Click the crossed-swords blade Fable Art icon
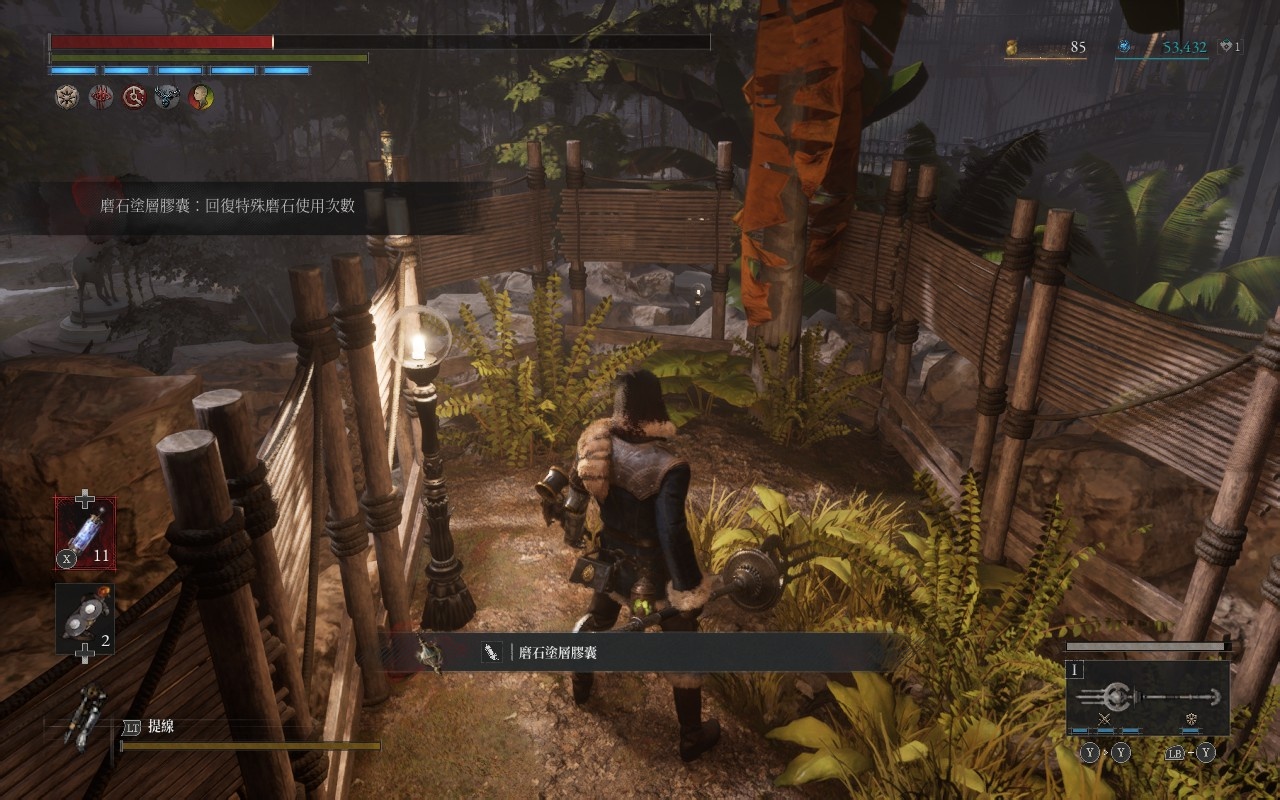 (1105, 719)
